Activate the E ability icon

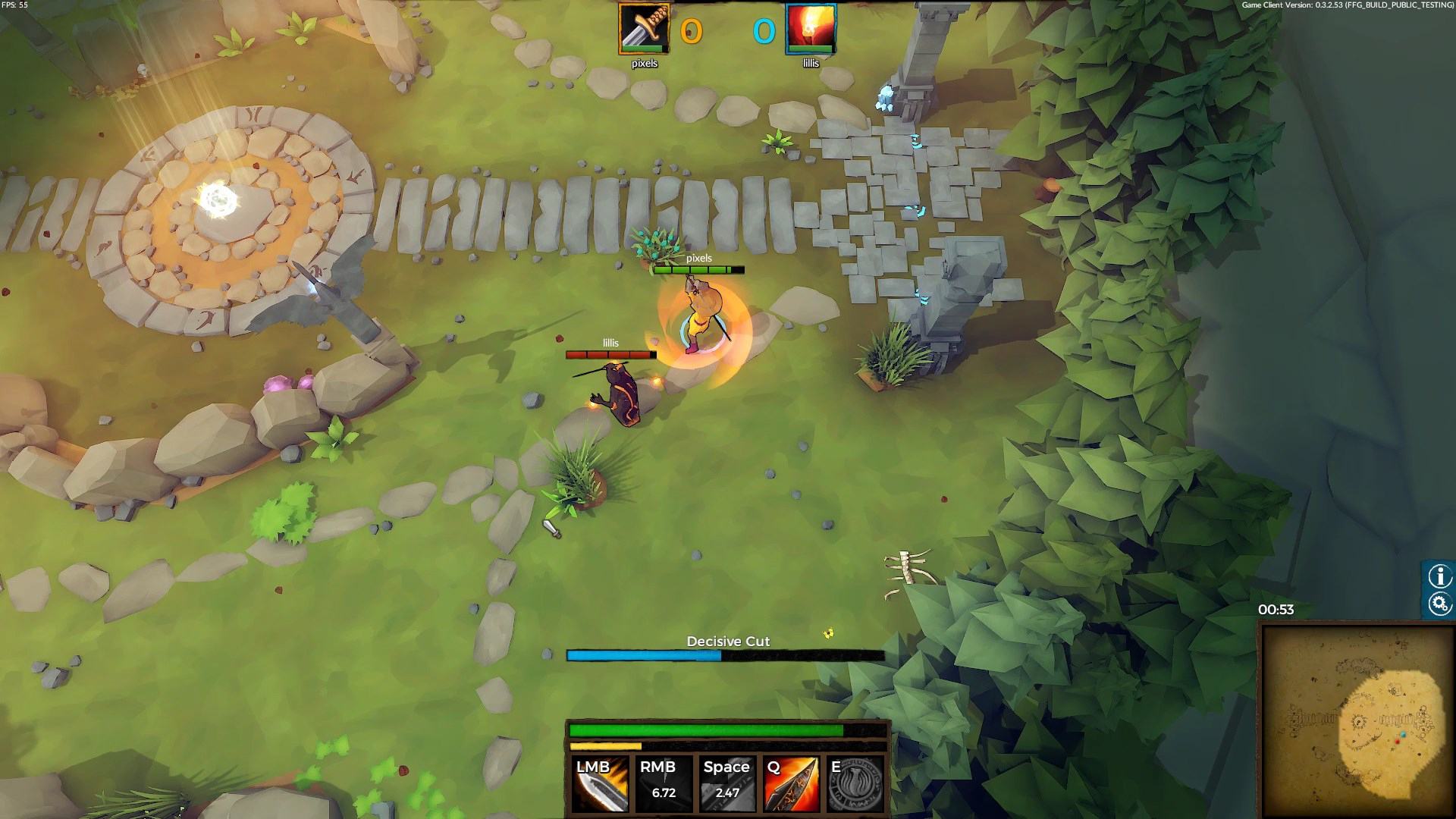pos(855,784)
